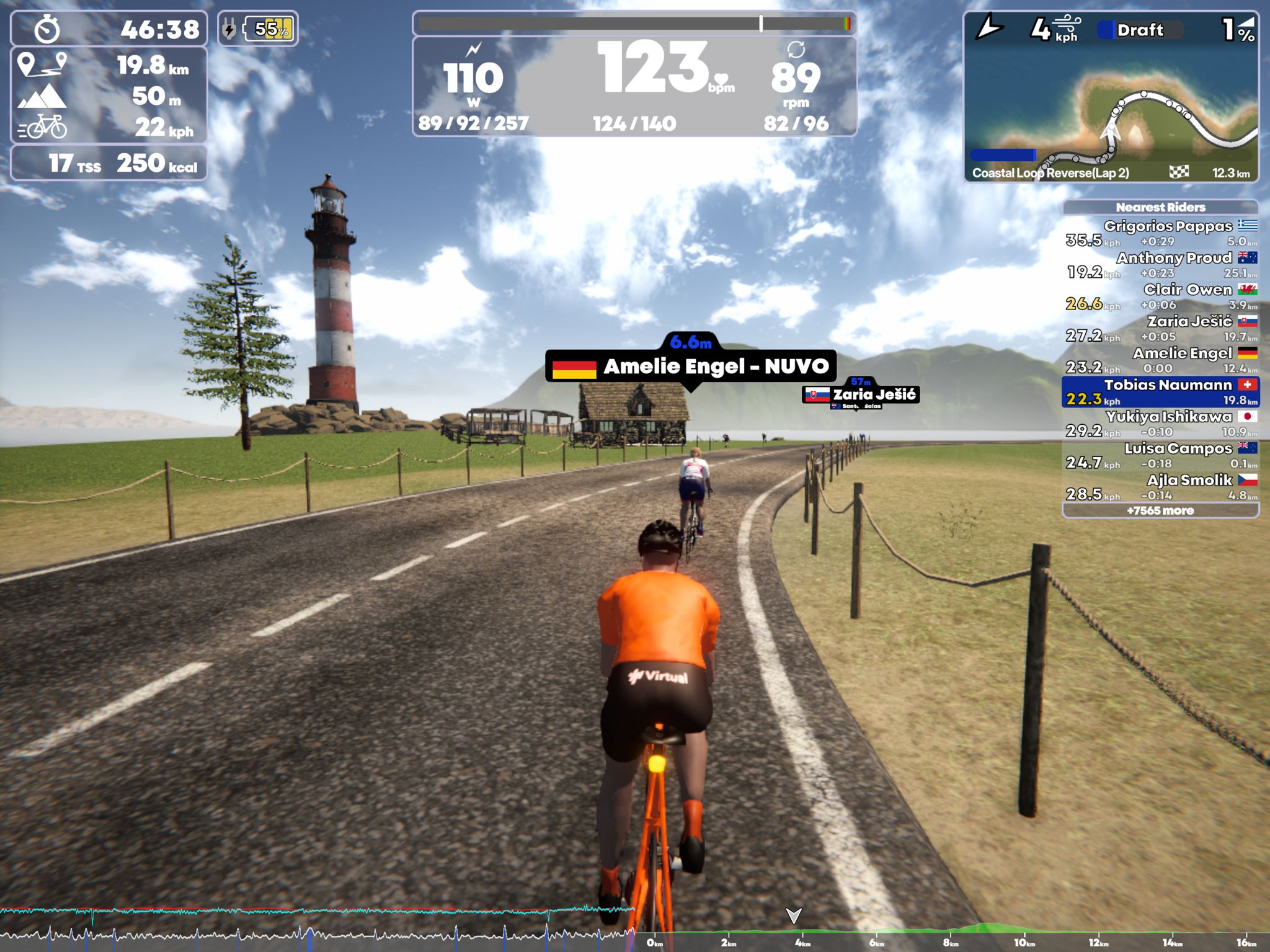Pick Ajla Smolik from Nearest Riders
The image size is (1270, 952).
click(1160, 487)
